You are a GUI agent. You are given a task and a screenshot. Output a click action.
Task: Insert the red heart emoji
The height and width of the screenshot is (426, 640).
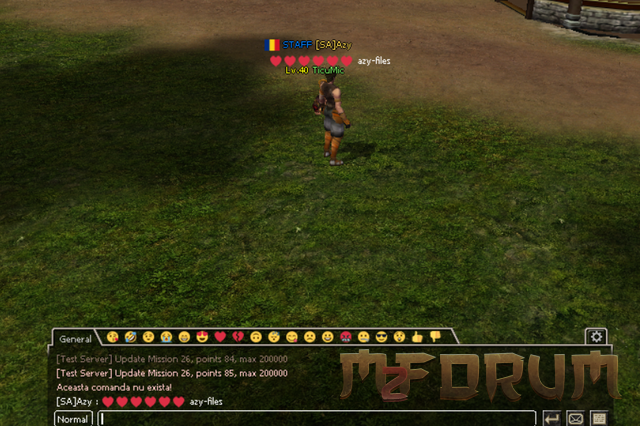click(220, 337)
